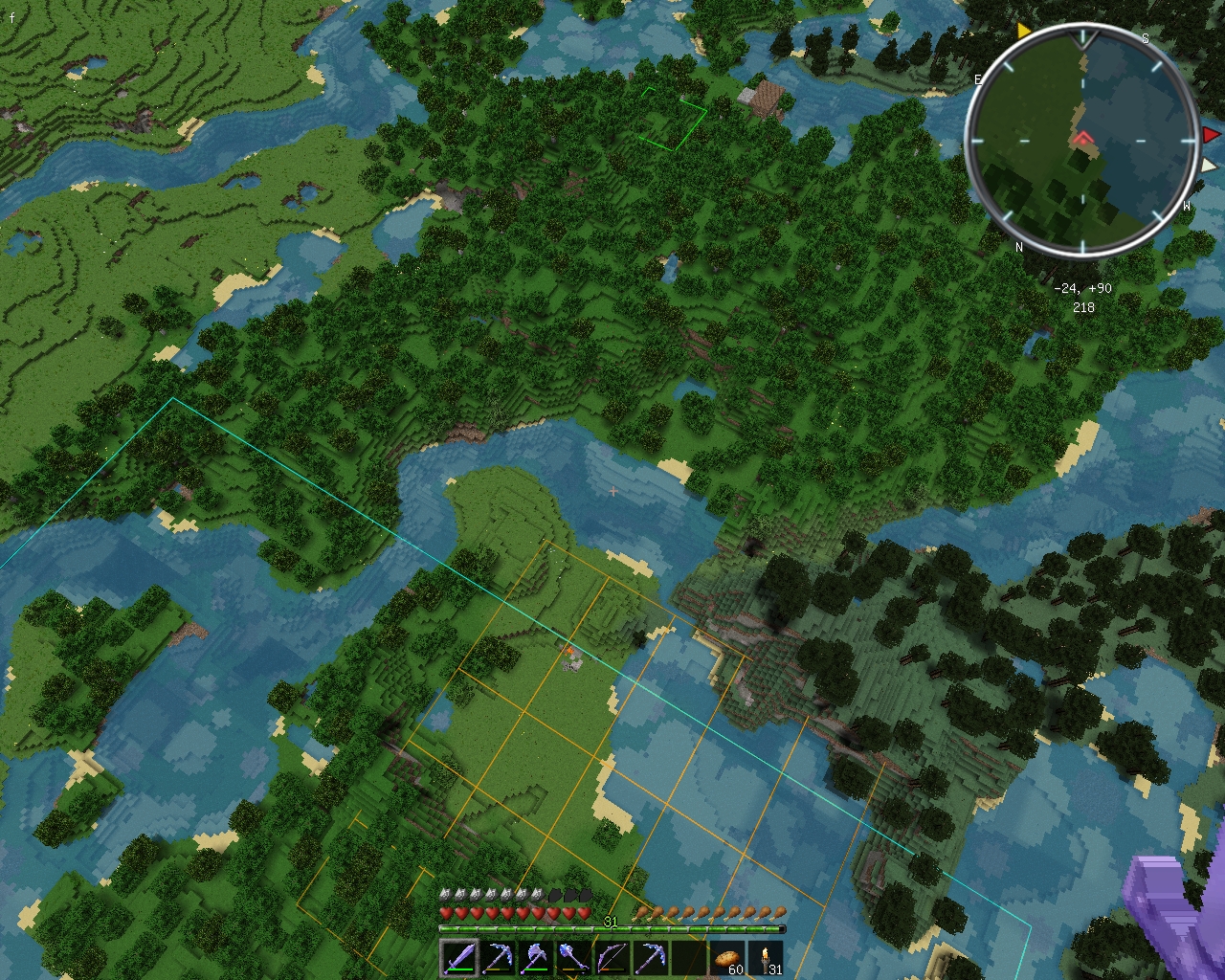Screen dimensions: 1225x980
Task: Equip the blue-headed shovel slot
Action: [573, 958]
